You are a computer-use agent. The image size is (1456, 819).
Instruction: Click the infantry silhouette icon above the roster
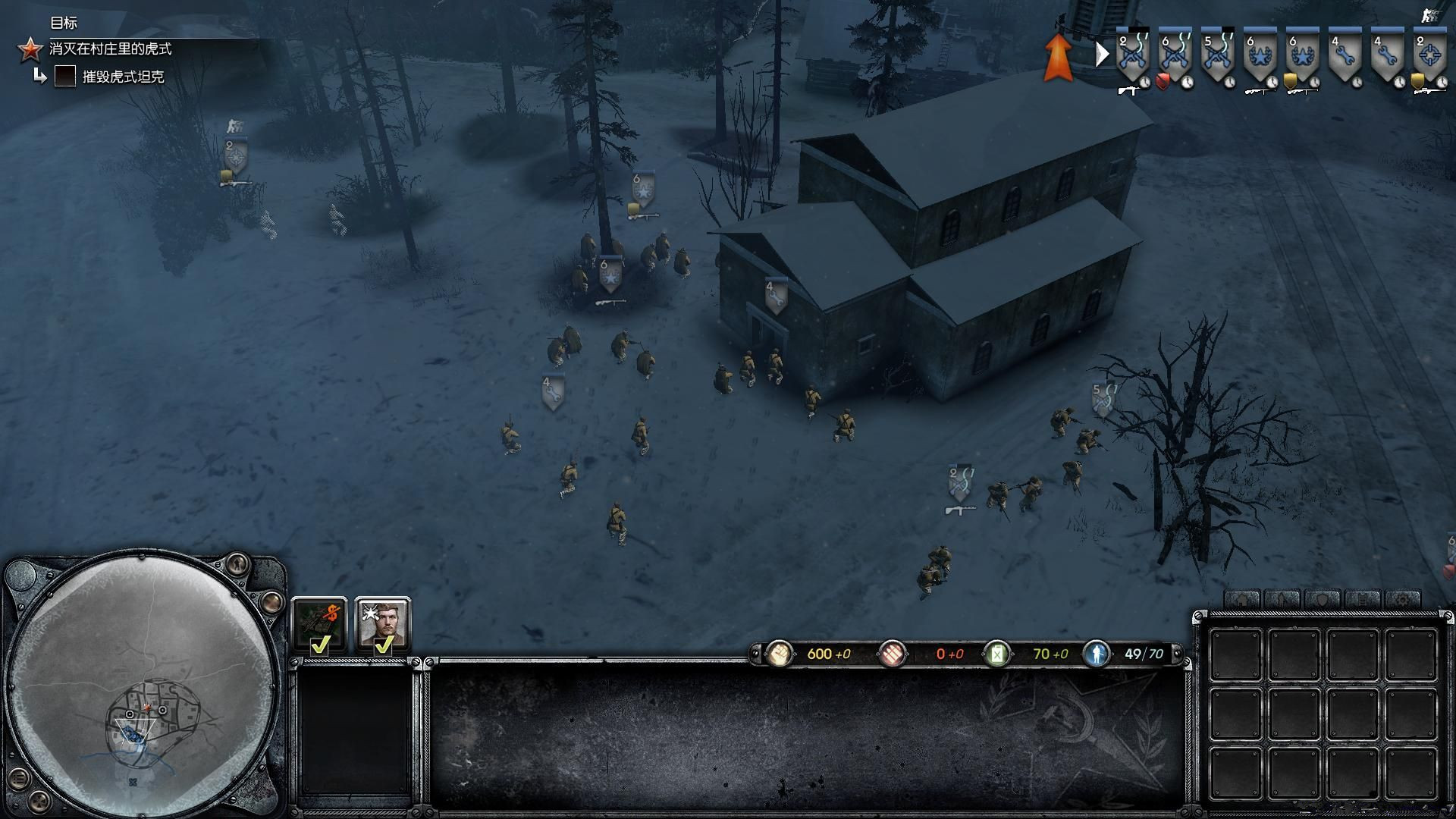click(1429, 15)
